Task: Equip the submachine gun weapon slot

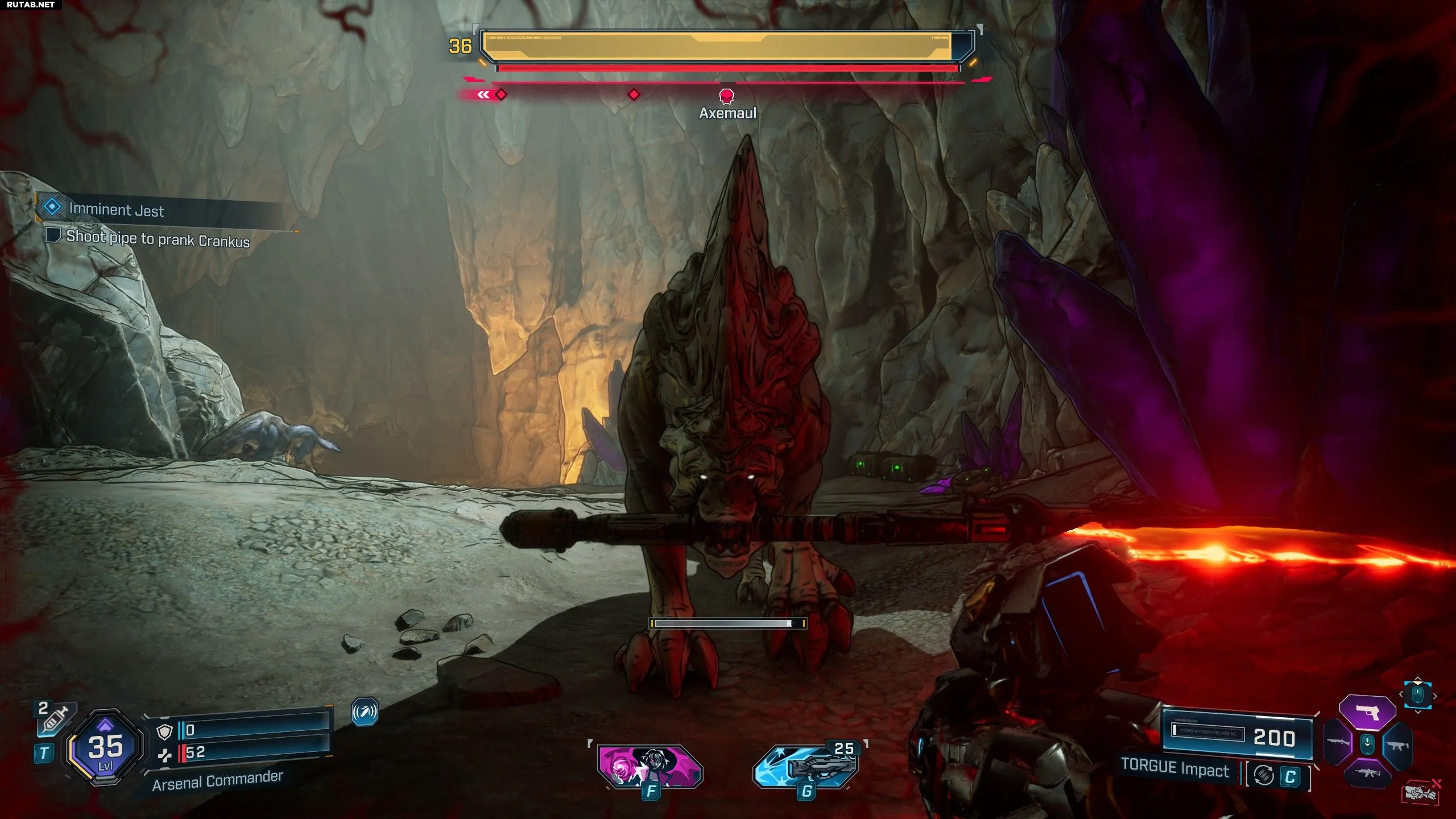Action: point(1398,744)
